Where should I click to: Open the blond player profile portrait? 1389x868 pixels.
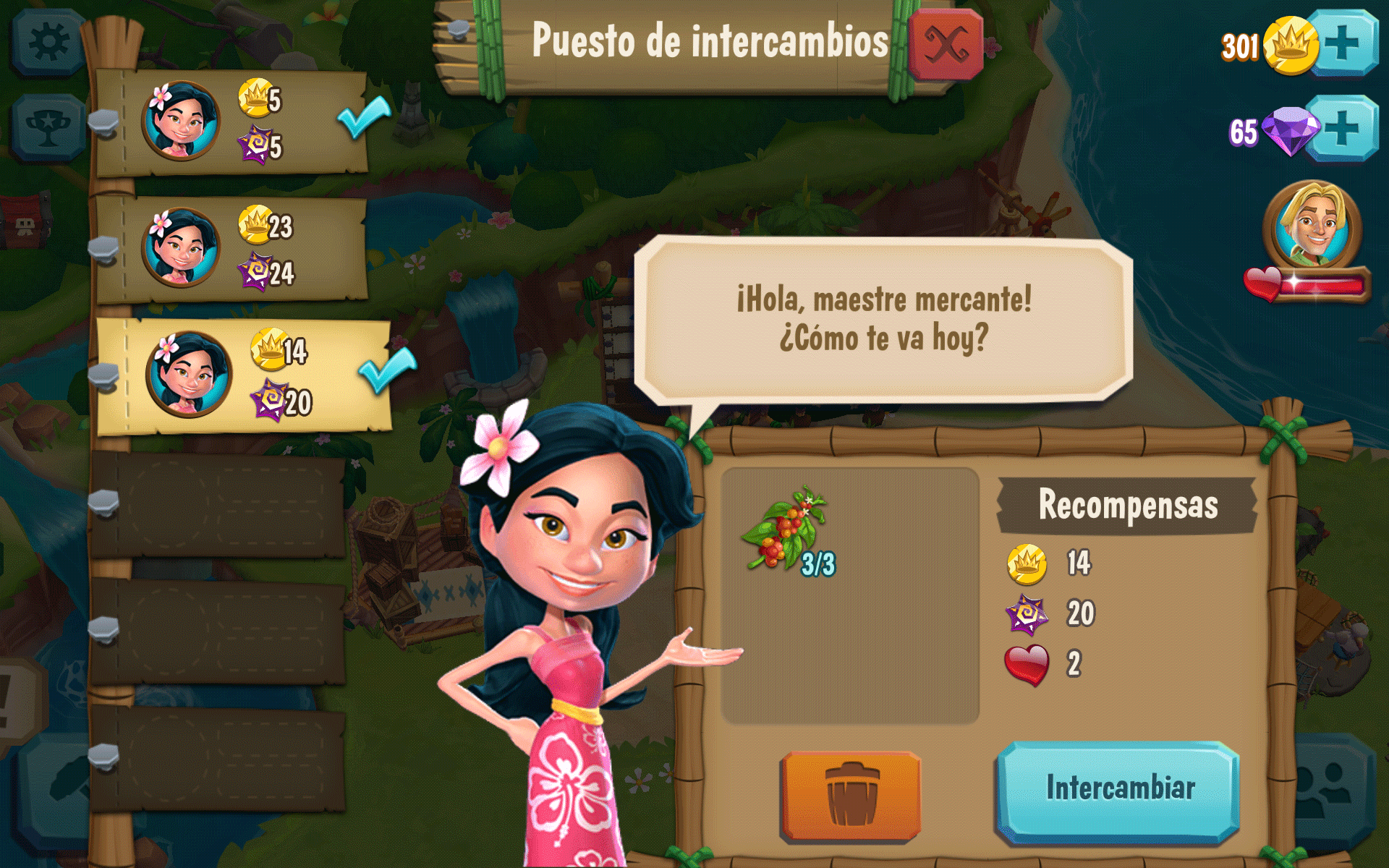1312,226
